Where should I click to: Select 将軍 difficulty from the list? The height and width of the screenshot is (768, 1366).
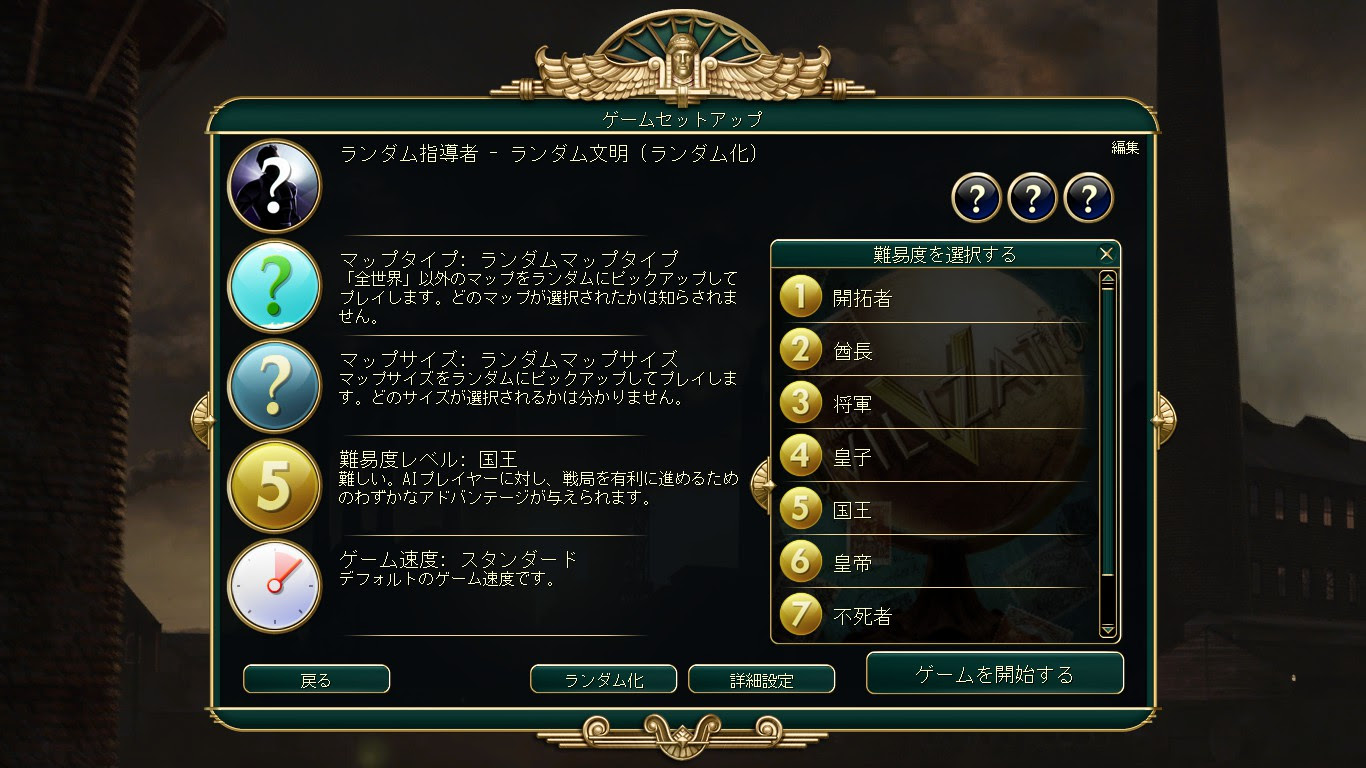click(x=855, y=403)
